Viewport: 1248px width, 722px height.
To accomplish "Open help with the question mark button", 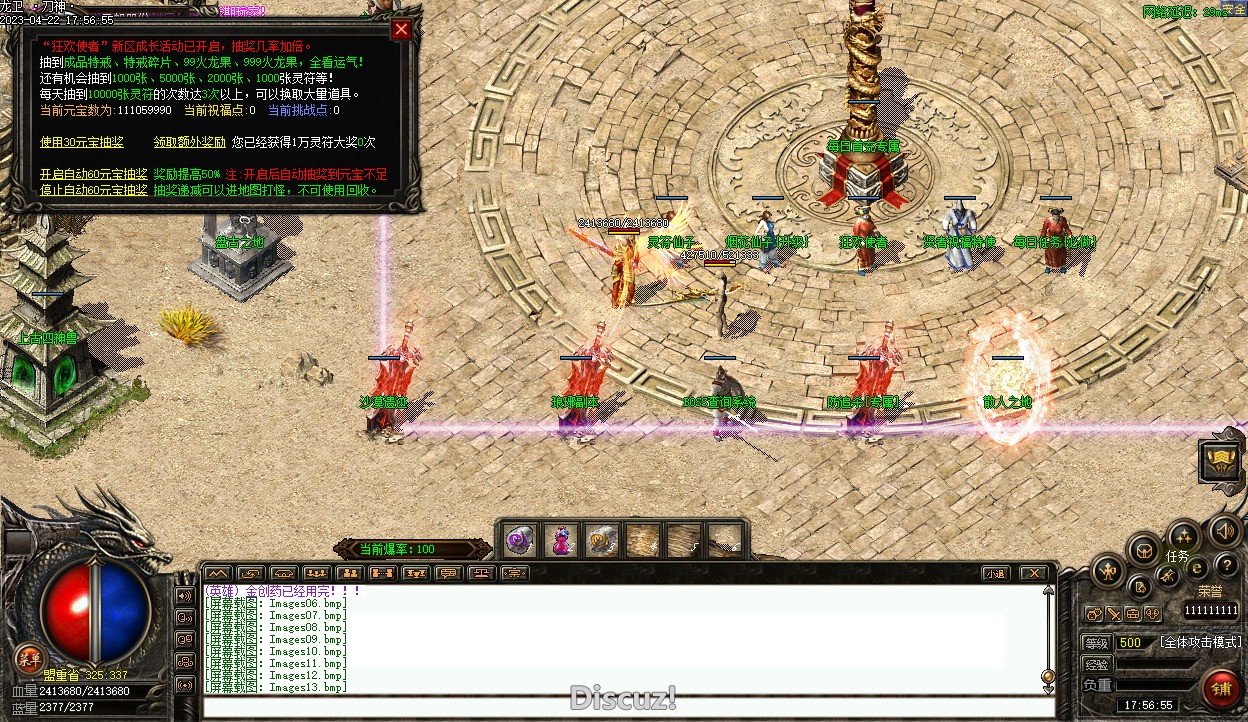I will coord(1226,566).
